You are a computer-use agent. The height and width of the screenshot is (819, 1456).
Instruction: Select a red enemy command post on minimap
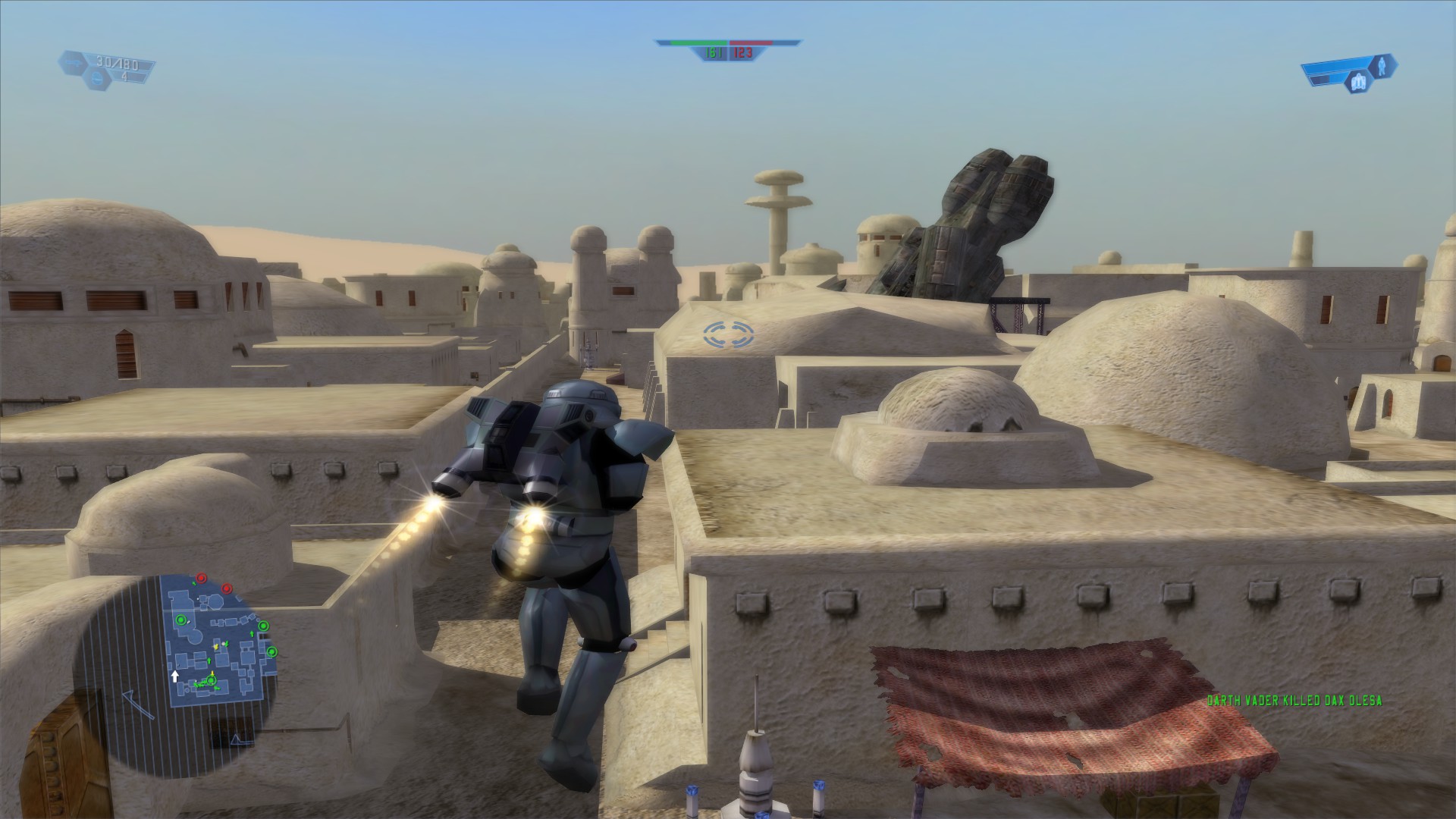coord(202,577)
